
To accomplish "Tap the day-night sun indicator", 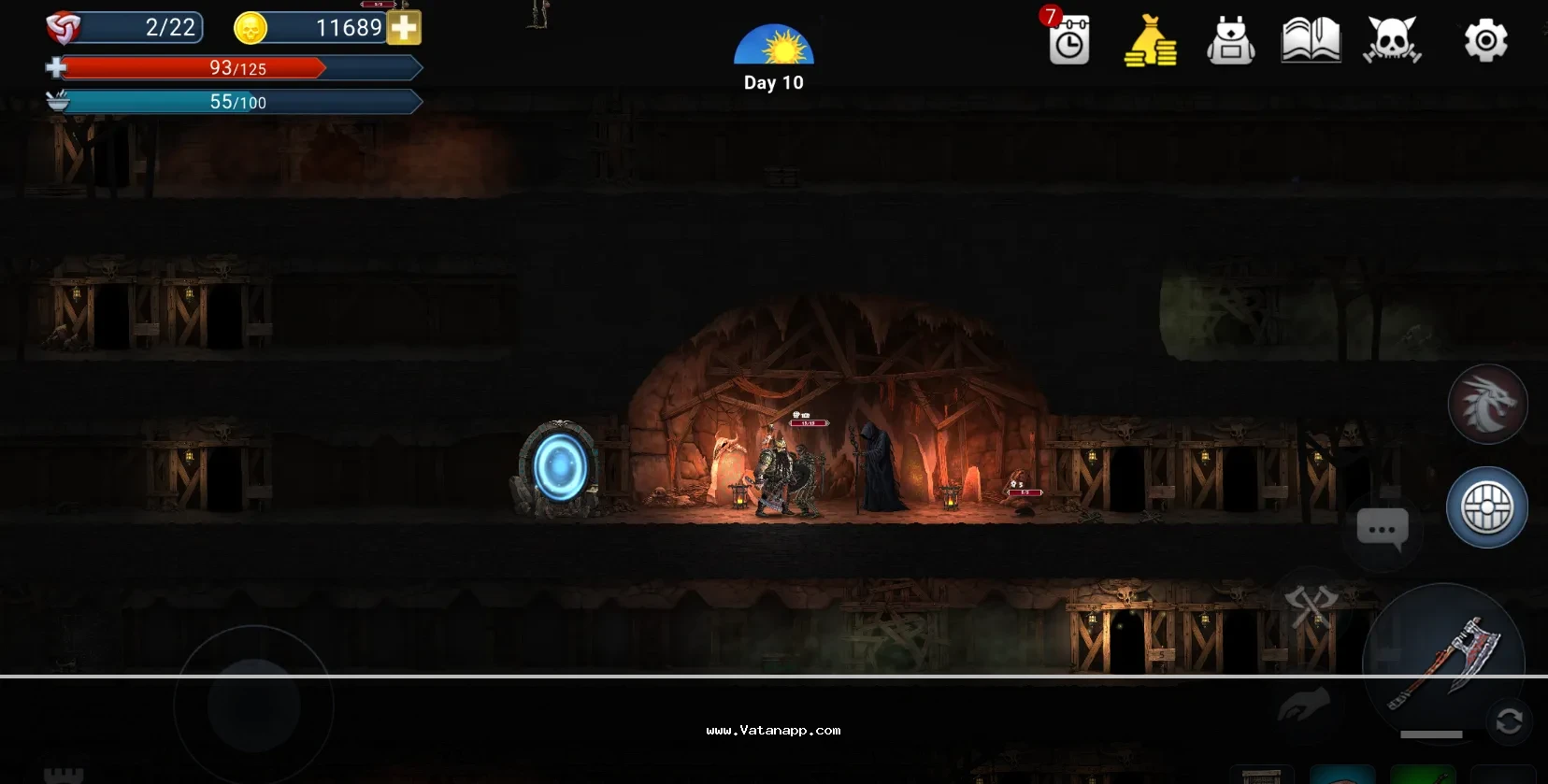I will pos(773,47).
